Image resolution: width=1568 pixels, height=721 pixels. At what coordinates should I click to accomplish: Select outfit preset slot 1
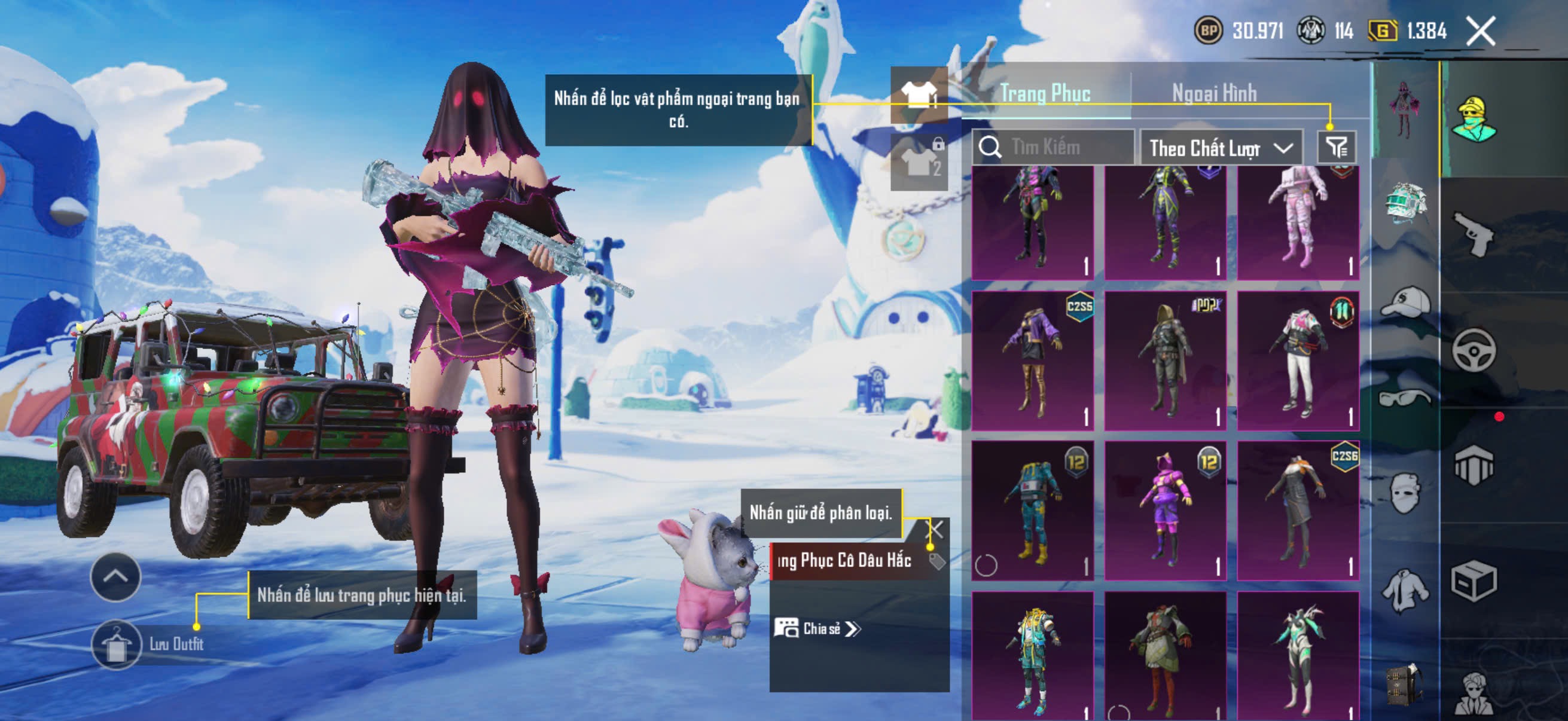coord(919,94)
